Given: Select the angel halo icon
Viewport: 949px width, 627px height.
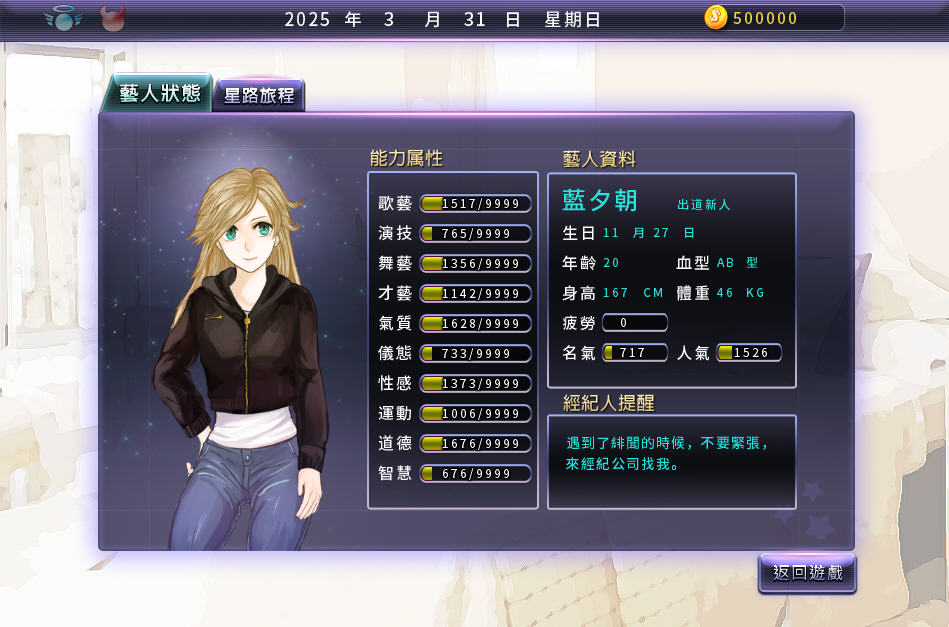Looking at the screenshot, I should [x=63, y=17].
